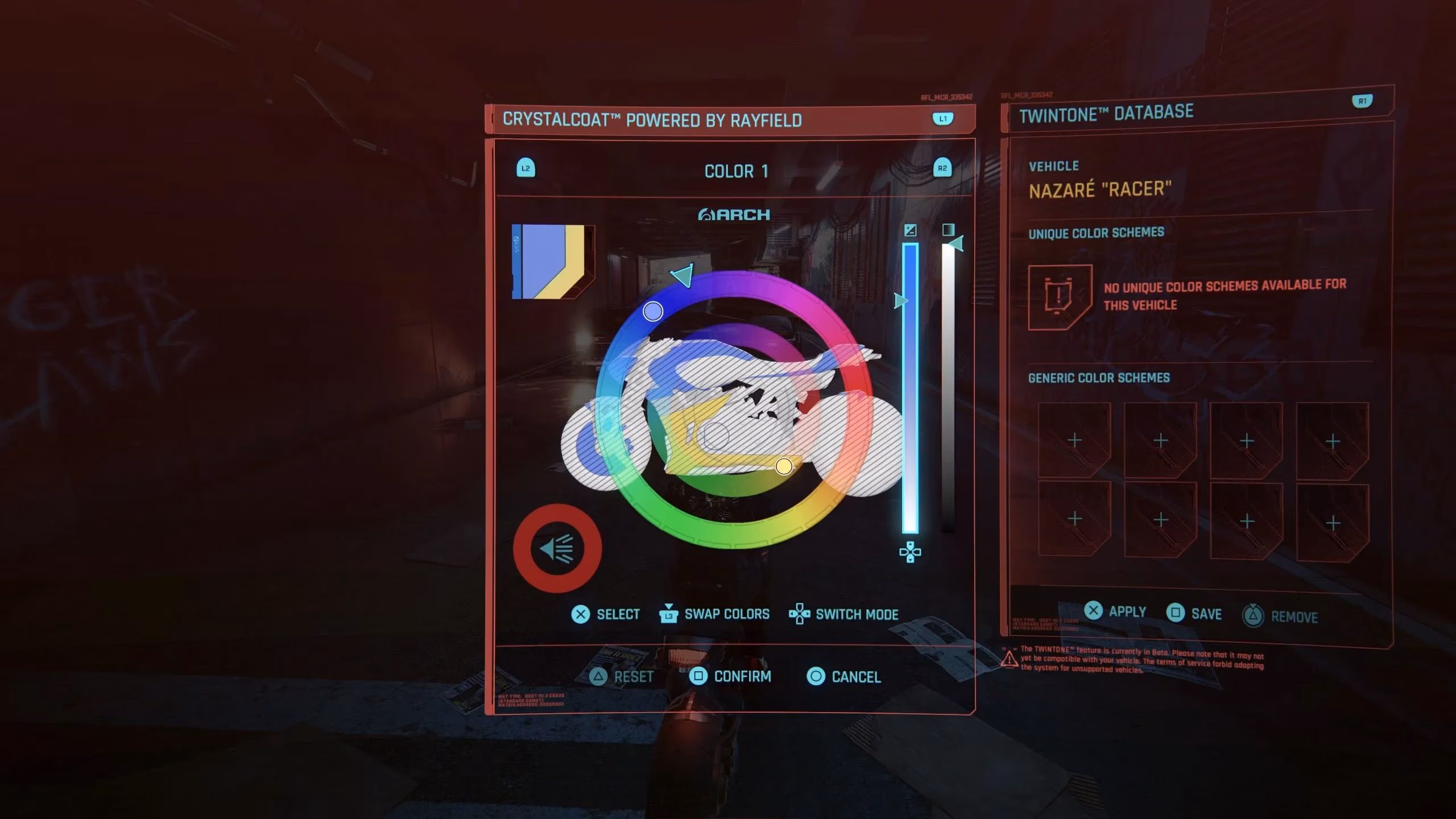
Task: Confirm the CrystalCoat color selection
Action: tap(731, 676)
